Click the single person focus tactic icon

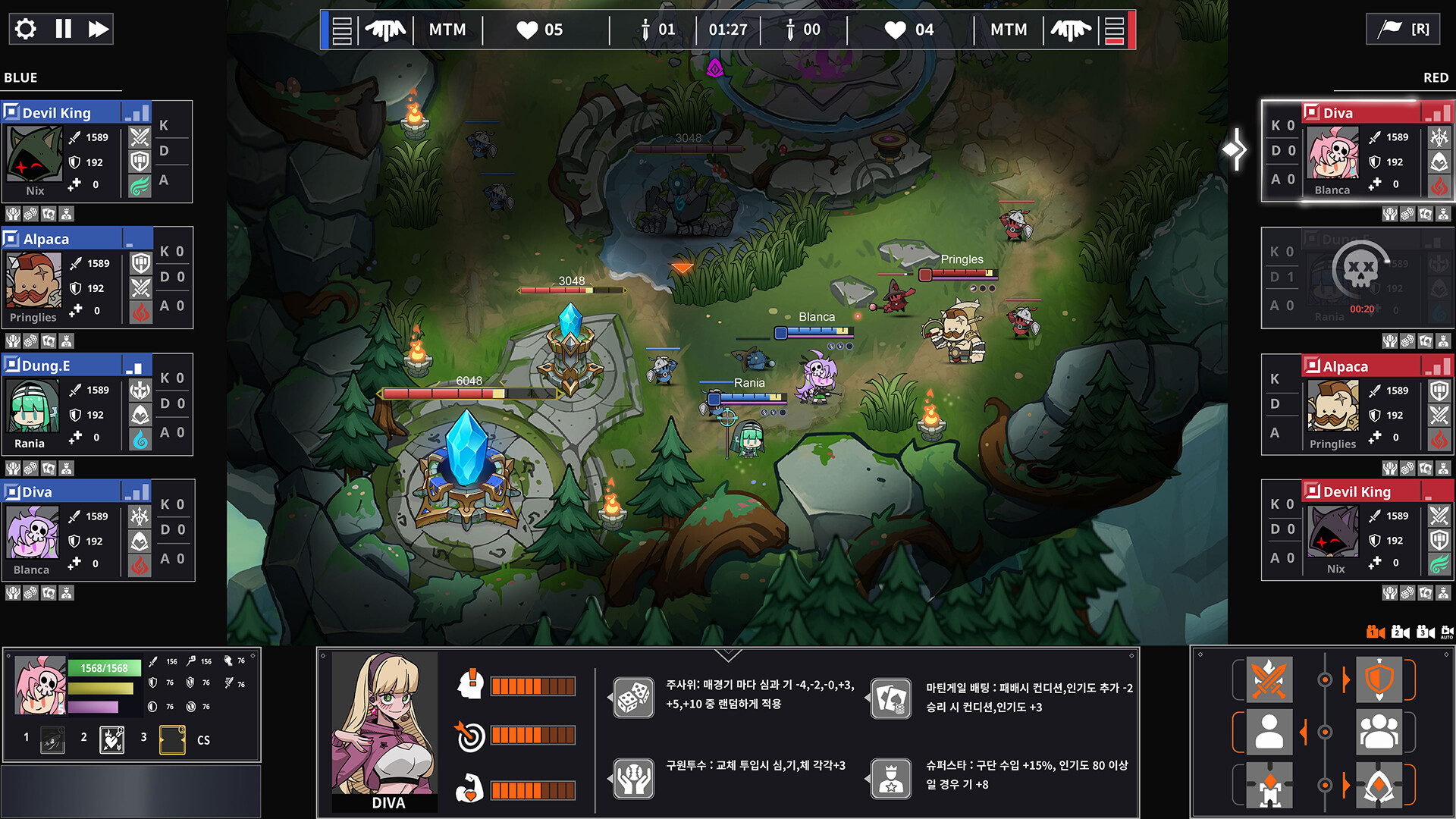(x=1269, y=731)
